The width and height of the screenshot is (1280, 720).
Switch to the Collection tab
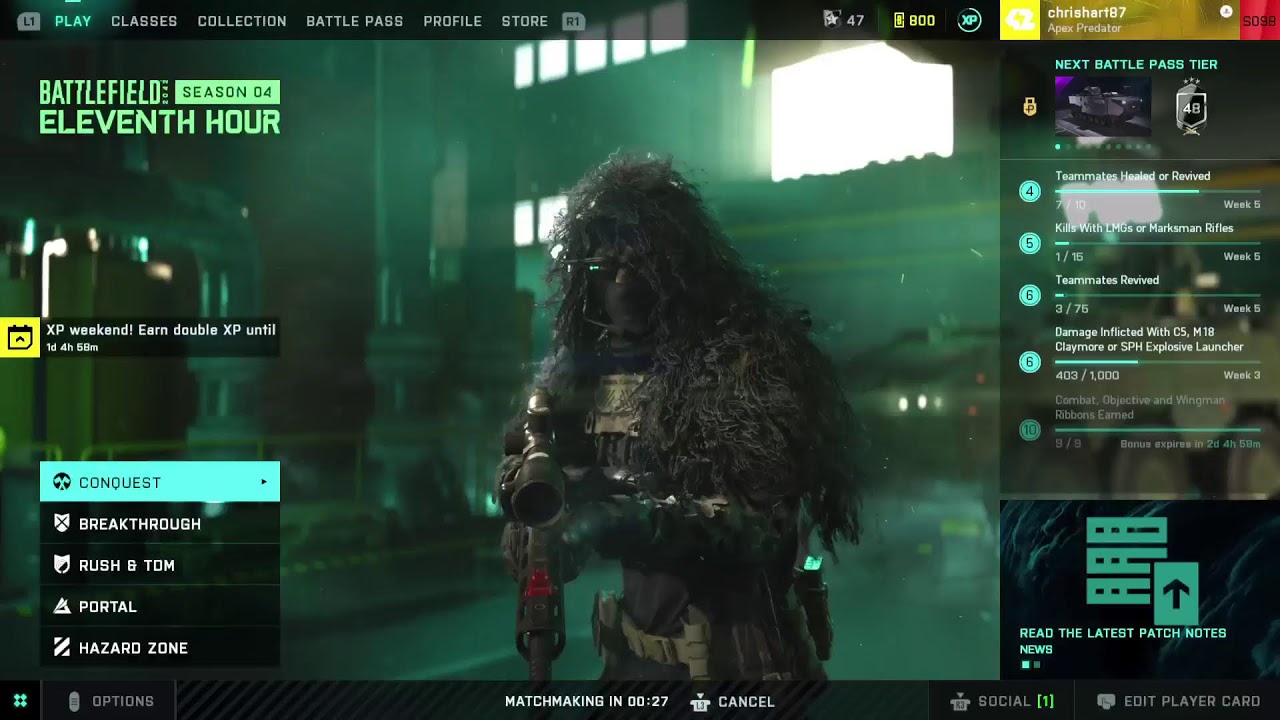(x=241, y=20)
